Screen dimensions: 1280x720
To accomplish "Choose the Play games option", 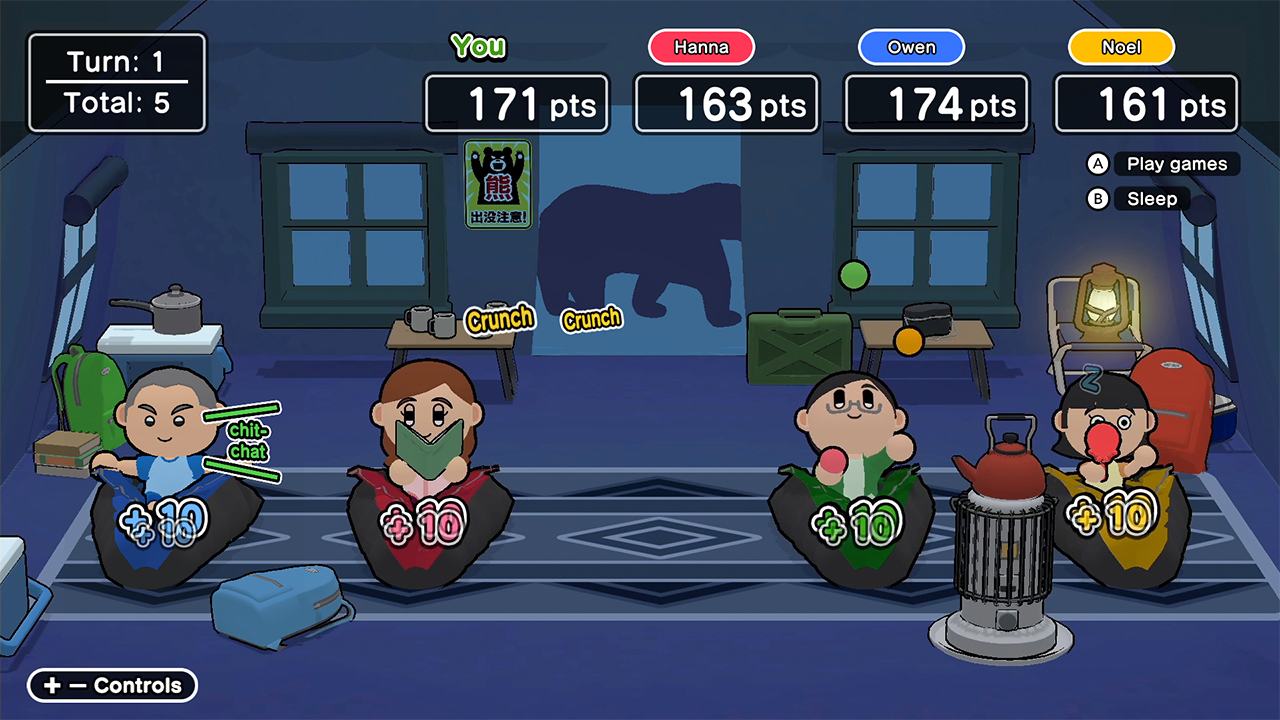I will tap(1176, 164).
